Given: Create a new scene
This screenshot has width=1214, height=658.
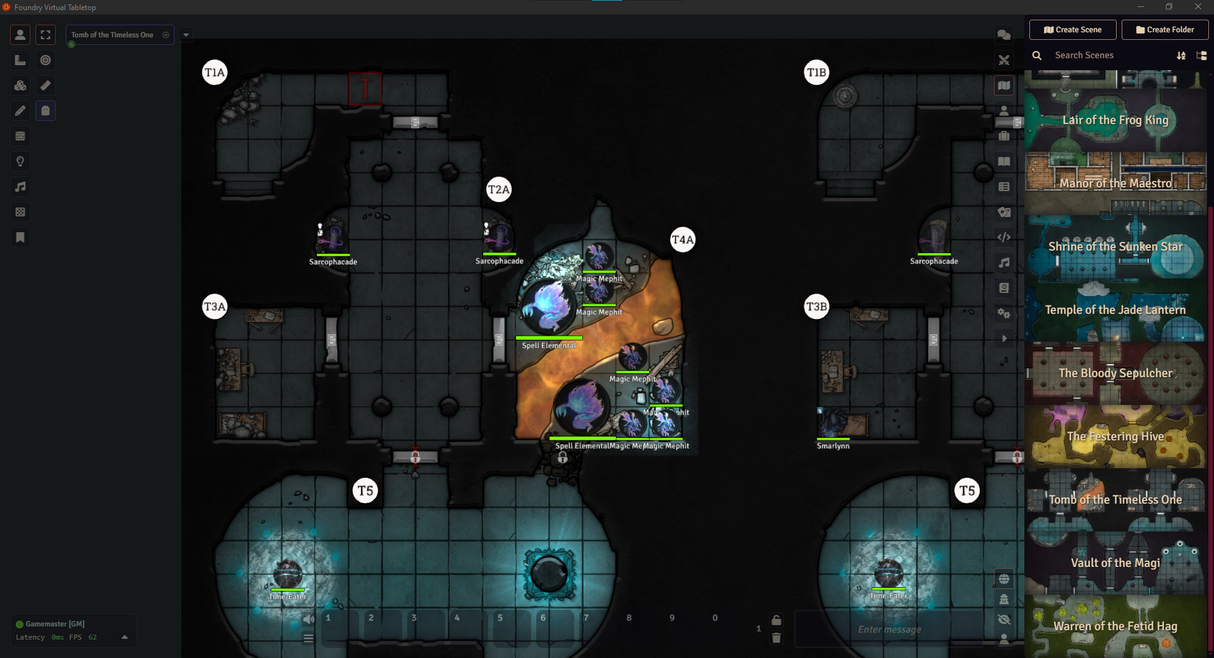Looking at the screenshot, I should (1071, 30).
